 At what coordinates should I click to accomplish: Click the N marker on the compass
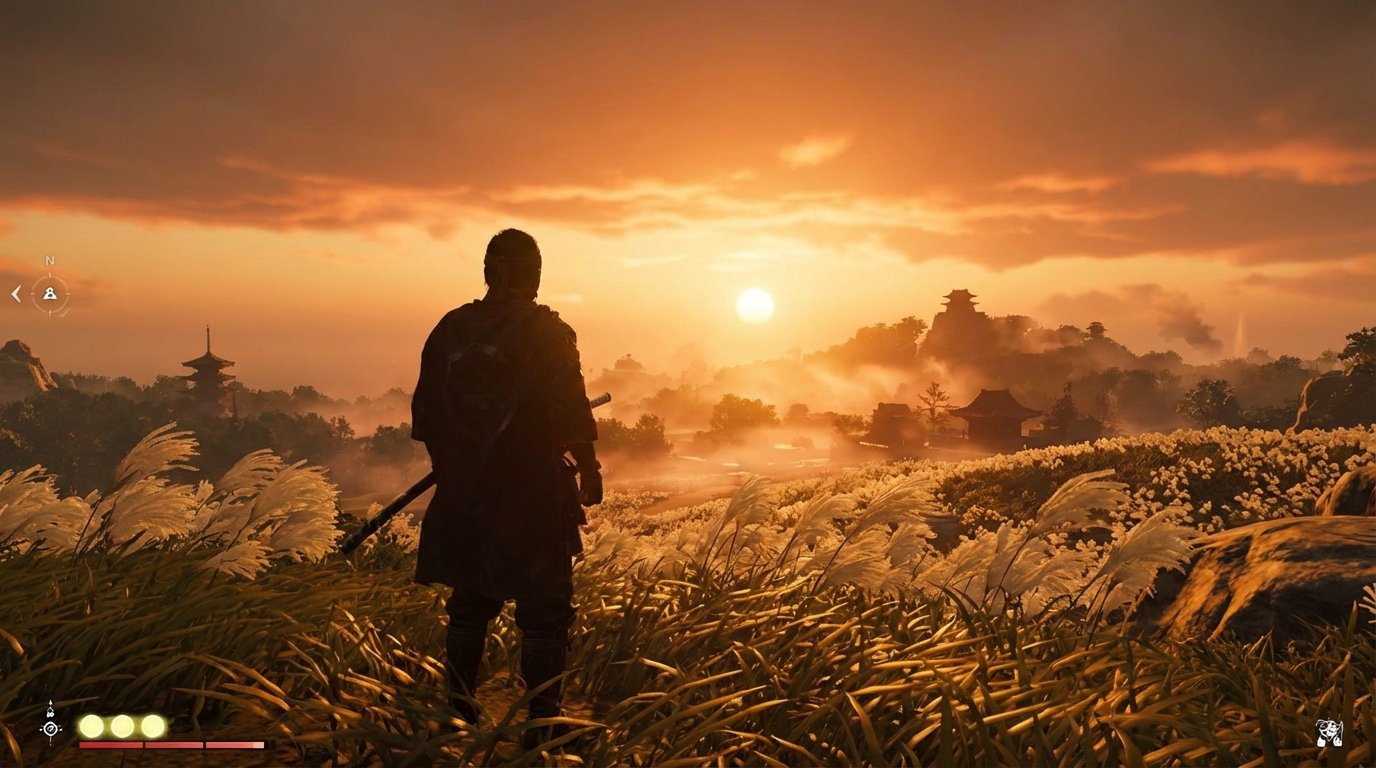pos(50,260)
